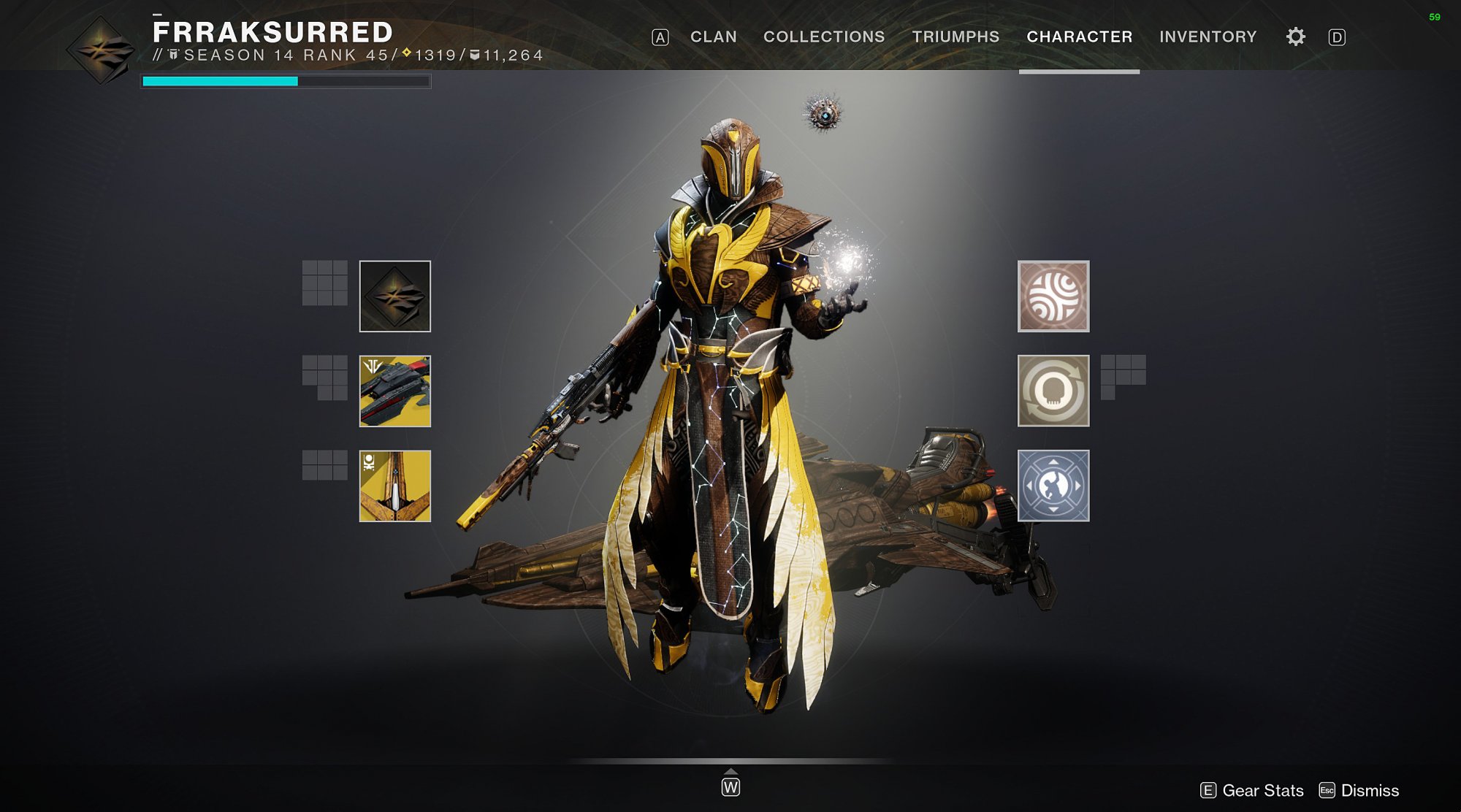
Task: Click the player emblem beside FRRAKSURRED name
Action: 101,50
